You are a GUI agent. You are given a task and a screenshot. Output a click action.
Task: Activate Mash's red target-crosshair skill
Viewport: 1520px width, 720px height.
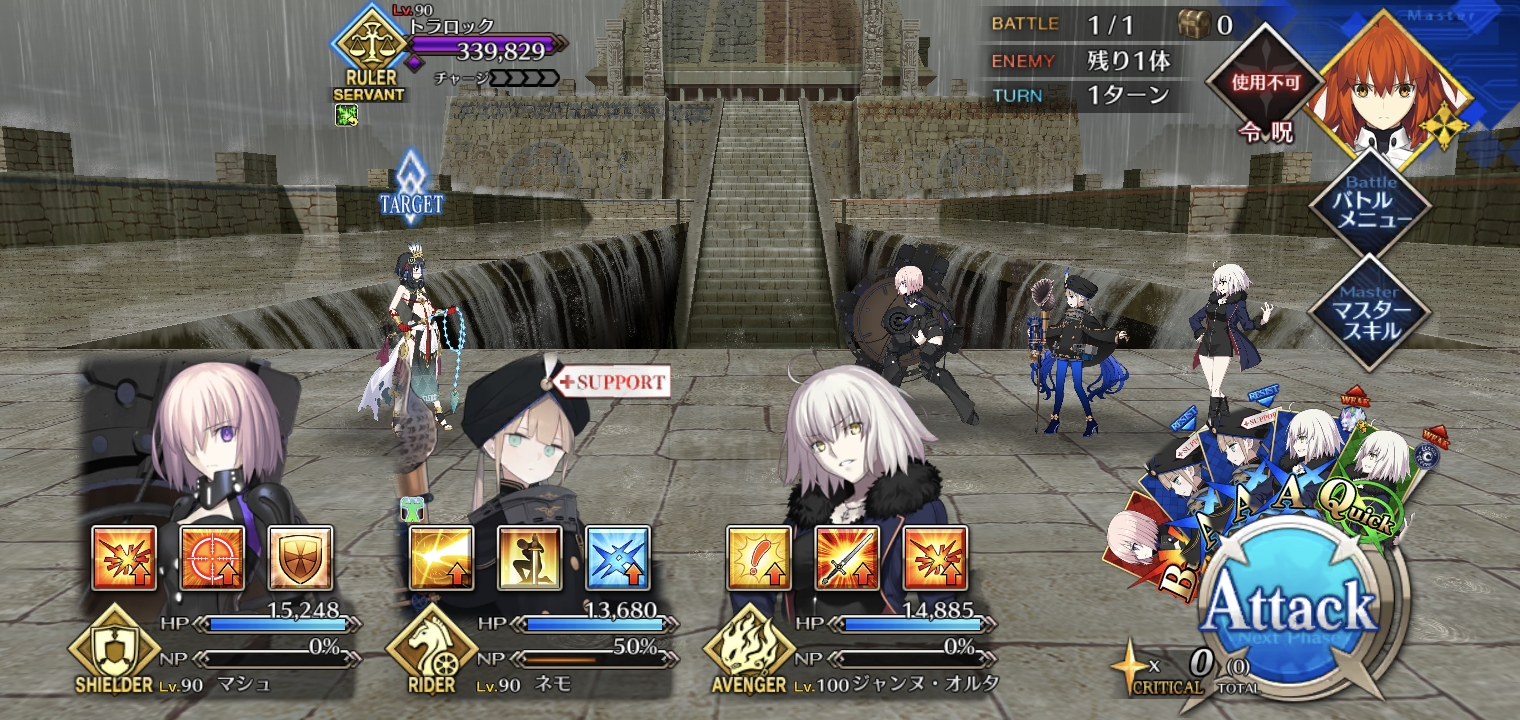coord(212,558)
